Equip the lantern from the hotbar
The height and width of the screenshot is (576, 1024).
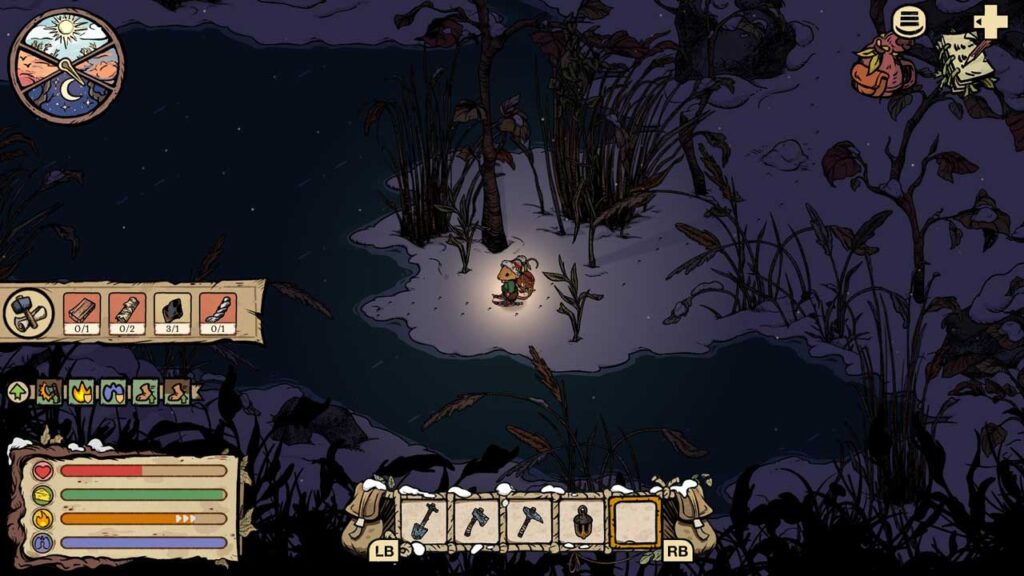pos(581,521)
